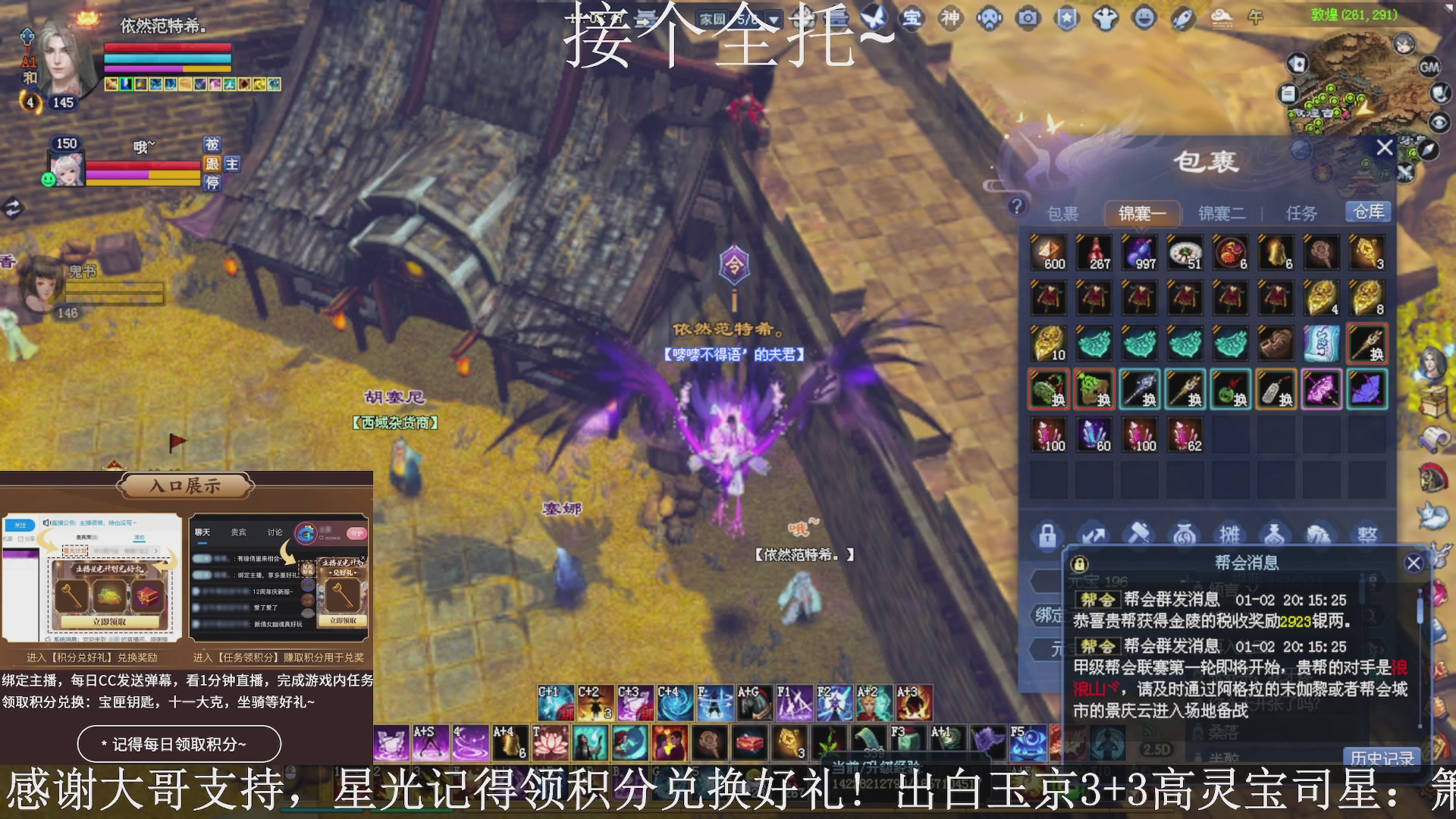Click the horse mount icon in bag panel
The width and height of the screenshot is (1456, 819).
click(x=1318, y=535)
